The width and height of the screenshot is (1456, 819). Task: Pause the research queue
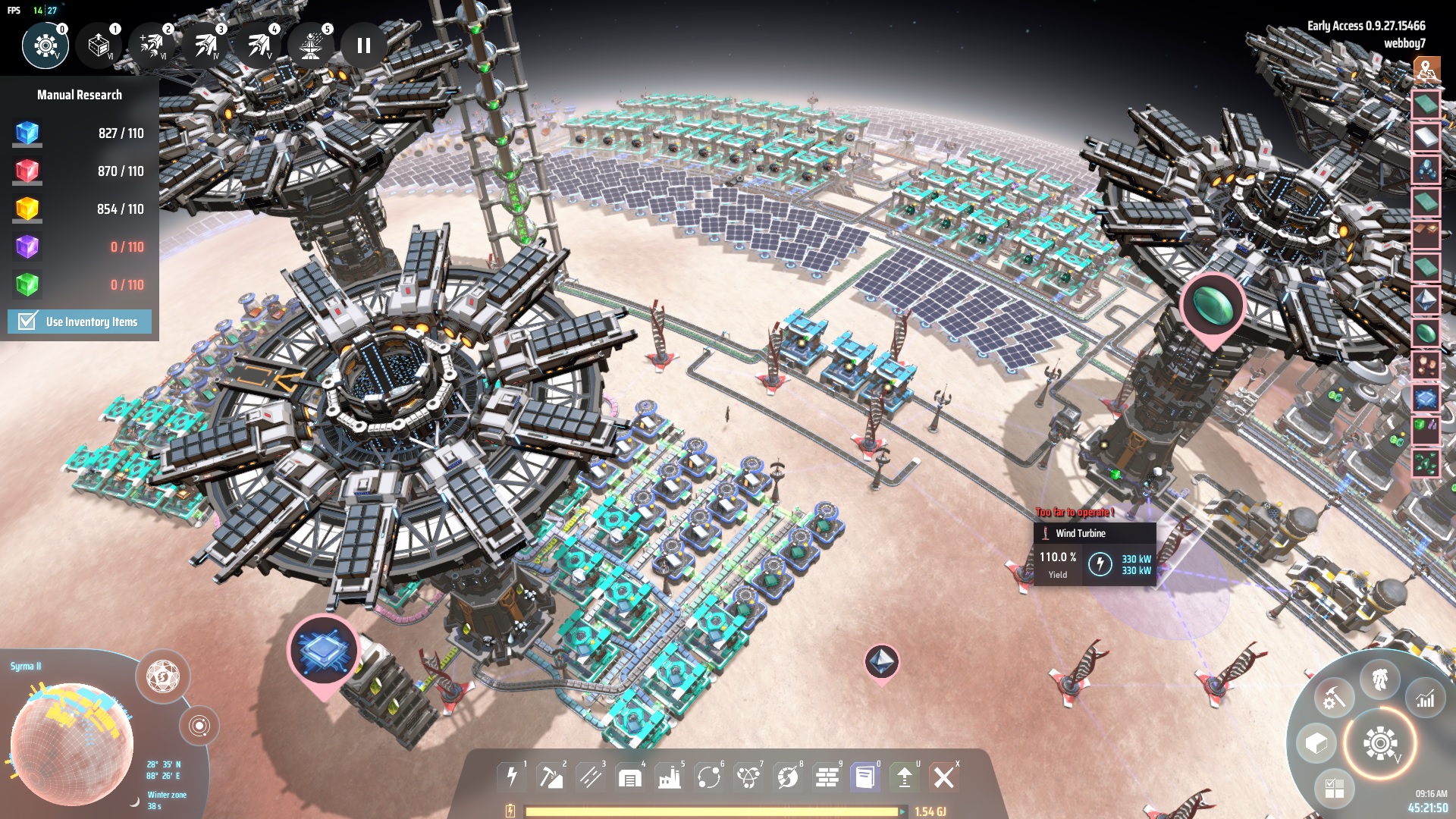pos(363,45)
